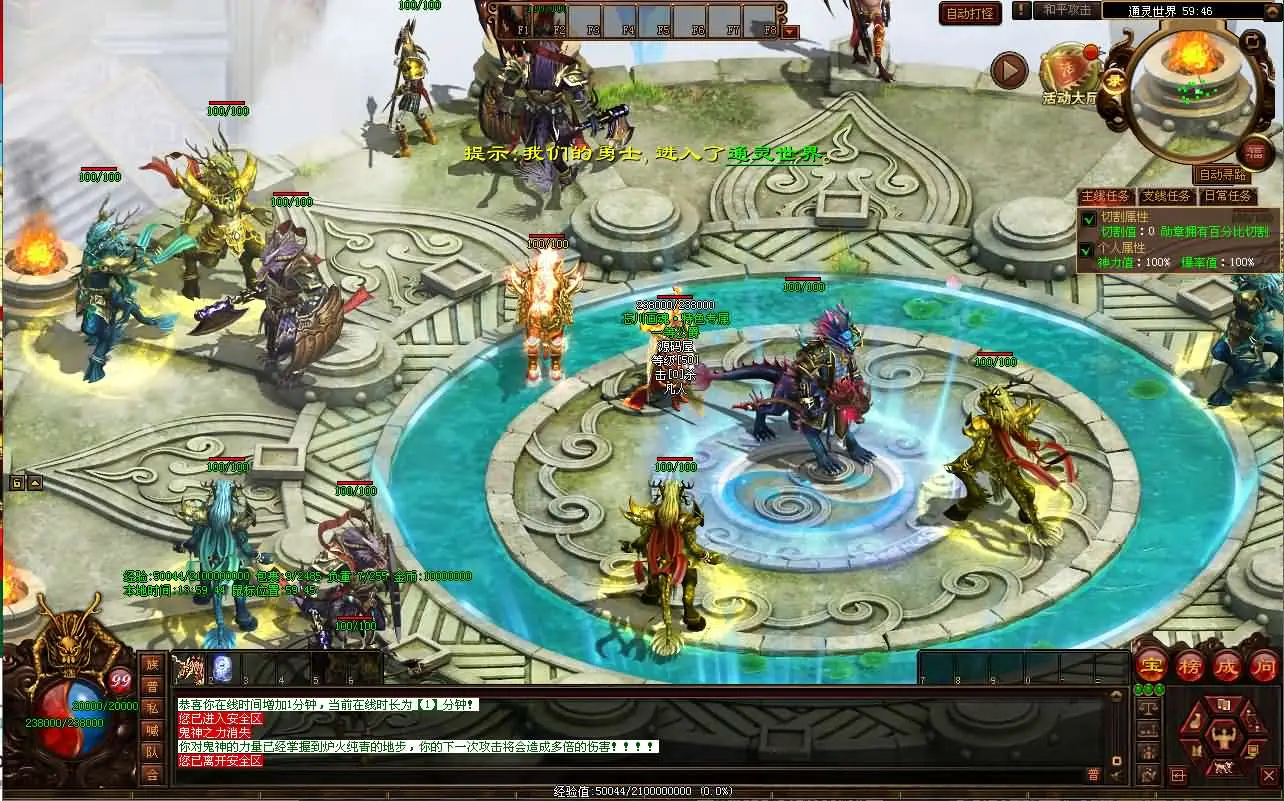Viewport: 1284px width, 801px height.
Task: Switch to the 日常任务 daily quest tab
Action: 1227,197
